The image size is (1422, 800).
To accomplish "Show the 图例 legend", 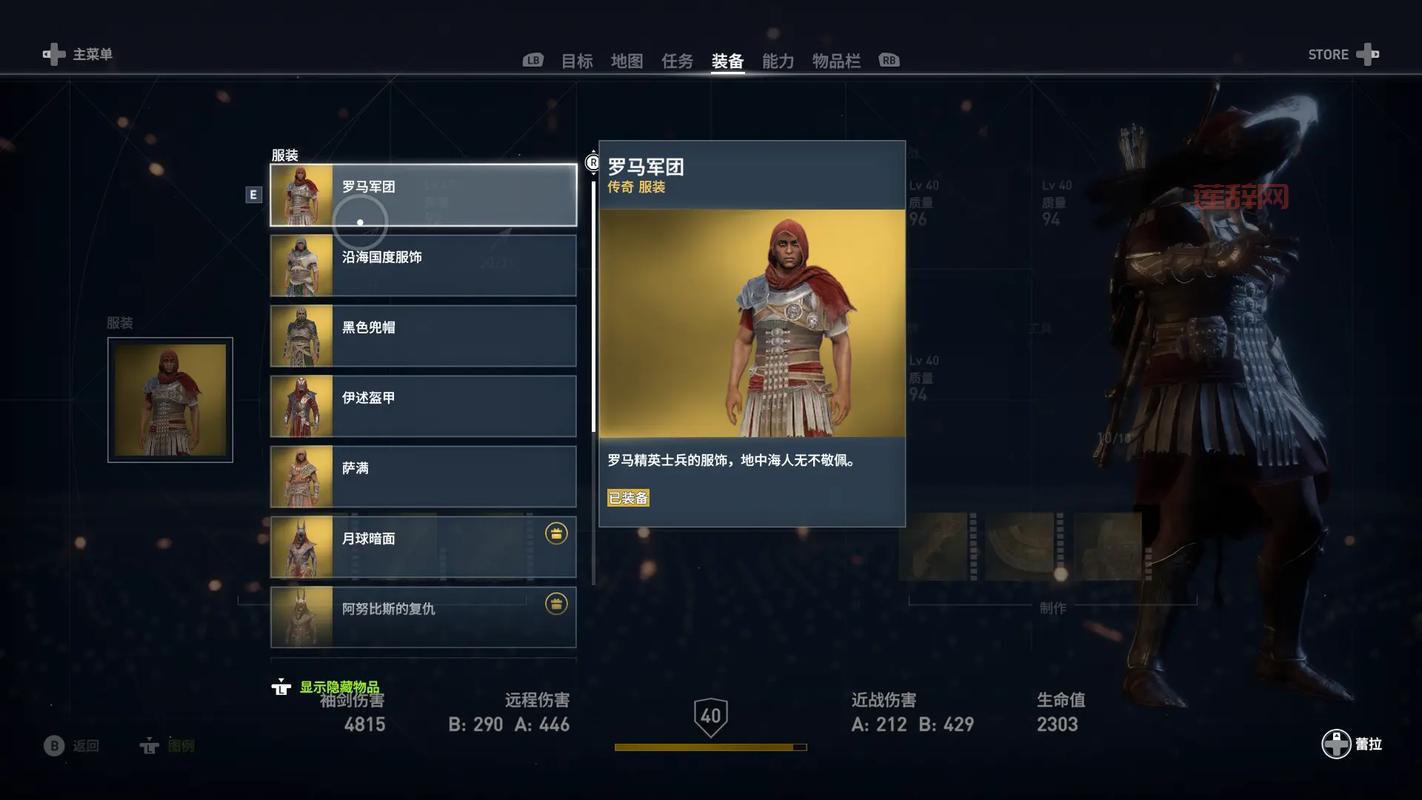I will (x=168, y=746).
